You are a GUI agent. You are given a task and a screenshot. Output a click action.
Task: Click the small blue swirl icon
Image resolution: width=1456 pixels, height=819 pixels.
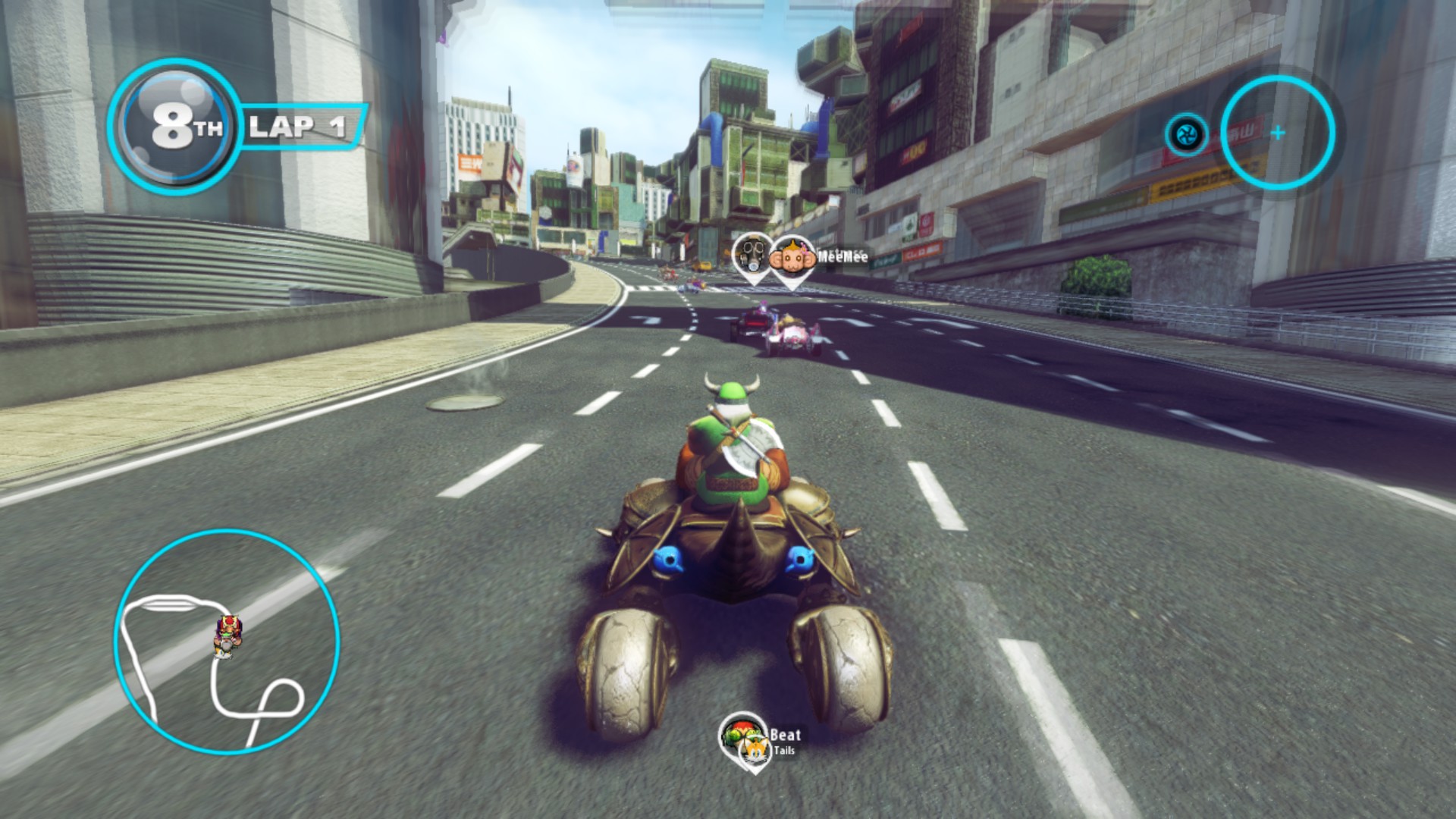pos(1186,136)
